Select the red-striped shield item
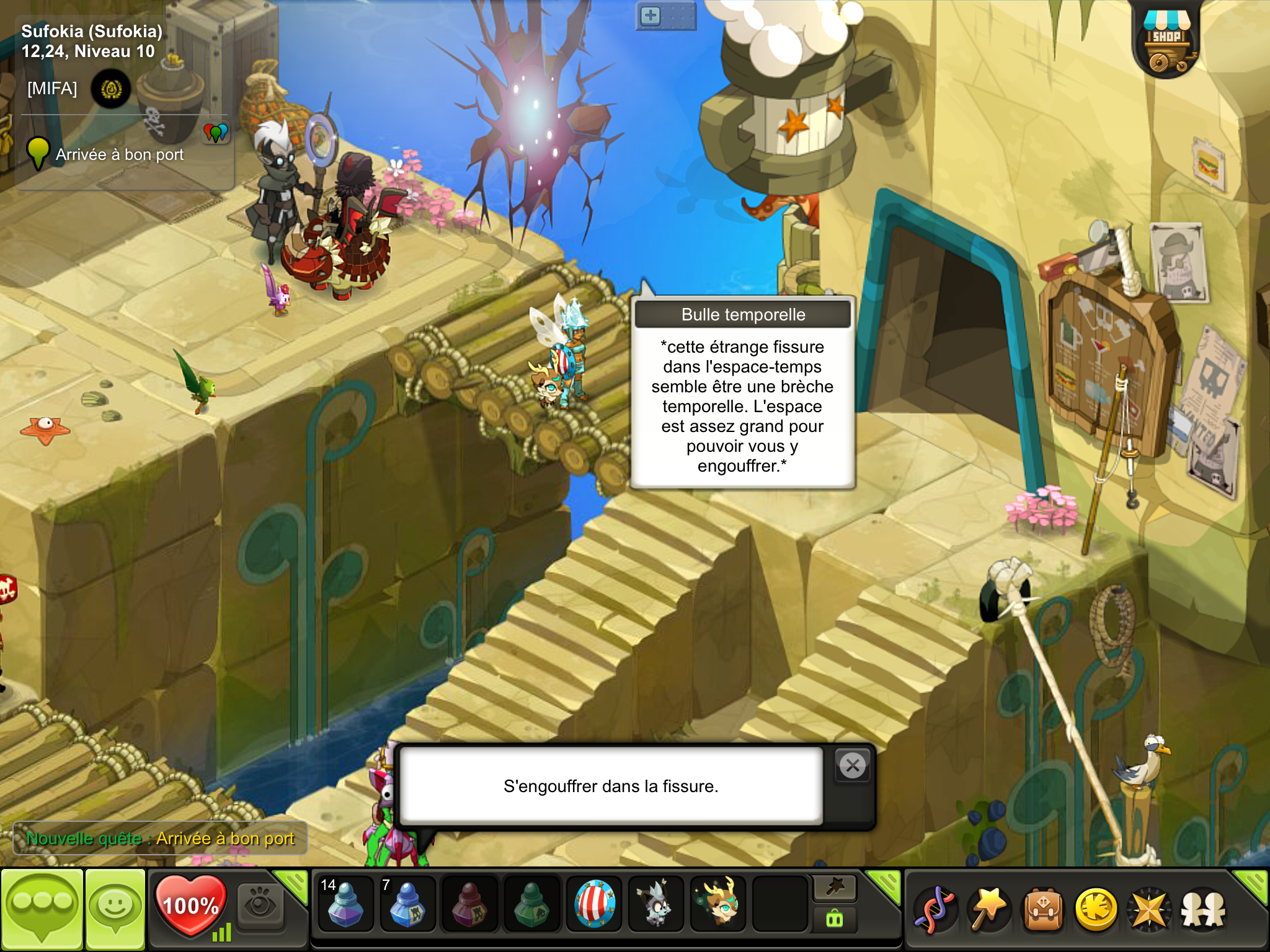 point(594,904)
